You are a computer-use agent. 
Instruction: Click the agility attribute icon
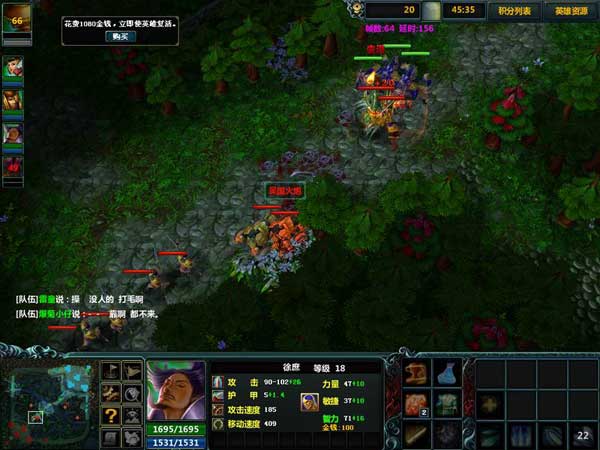pos(308,401)
